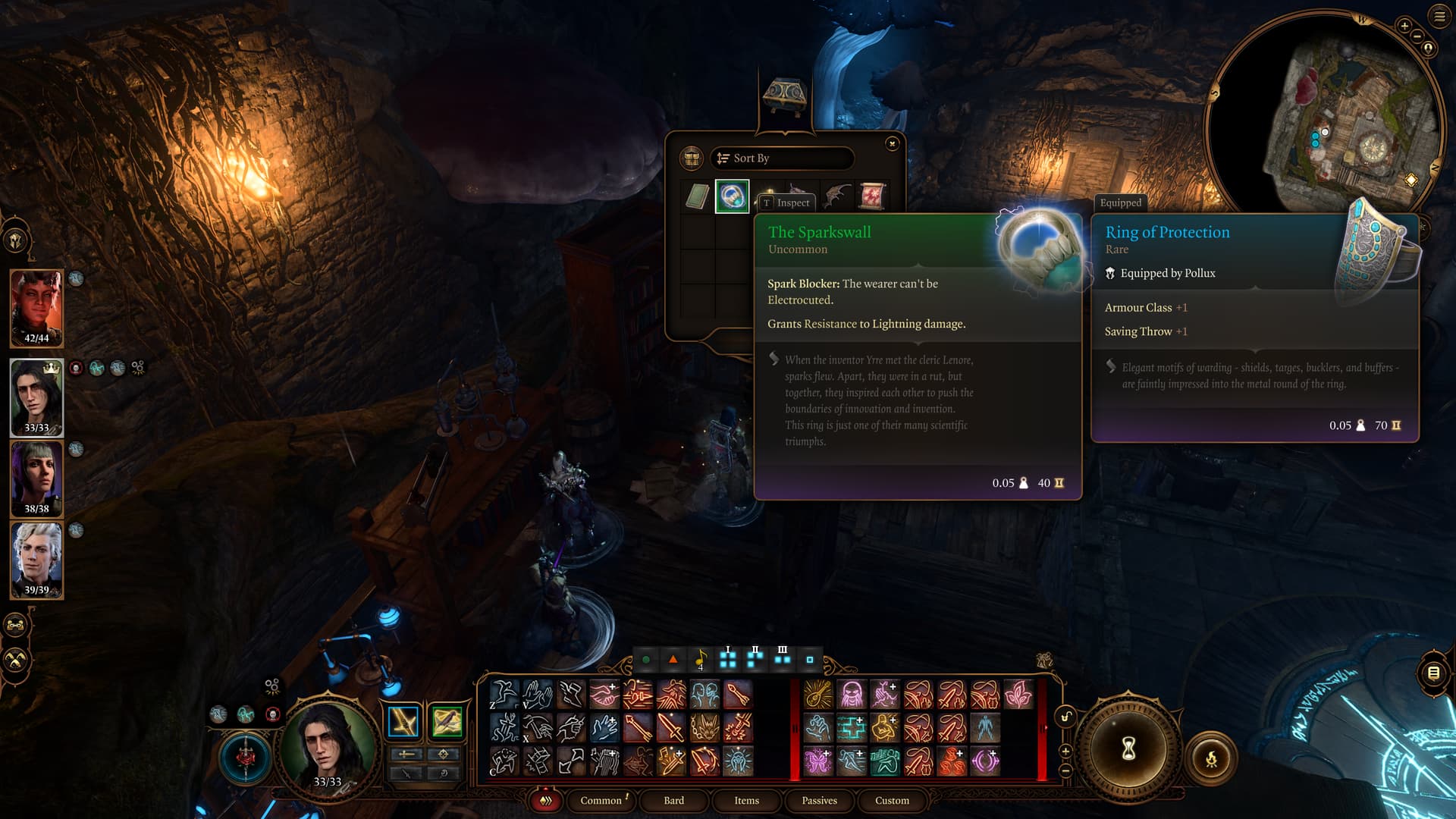Select the white-haired party member portrait
The image size is (1456, 819).
[x=36, y=559]
